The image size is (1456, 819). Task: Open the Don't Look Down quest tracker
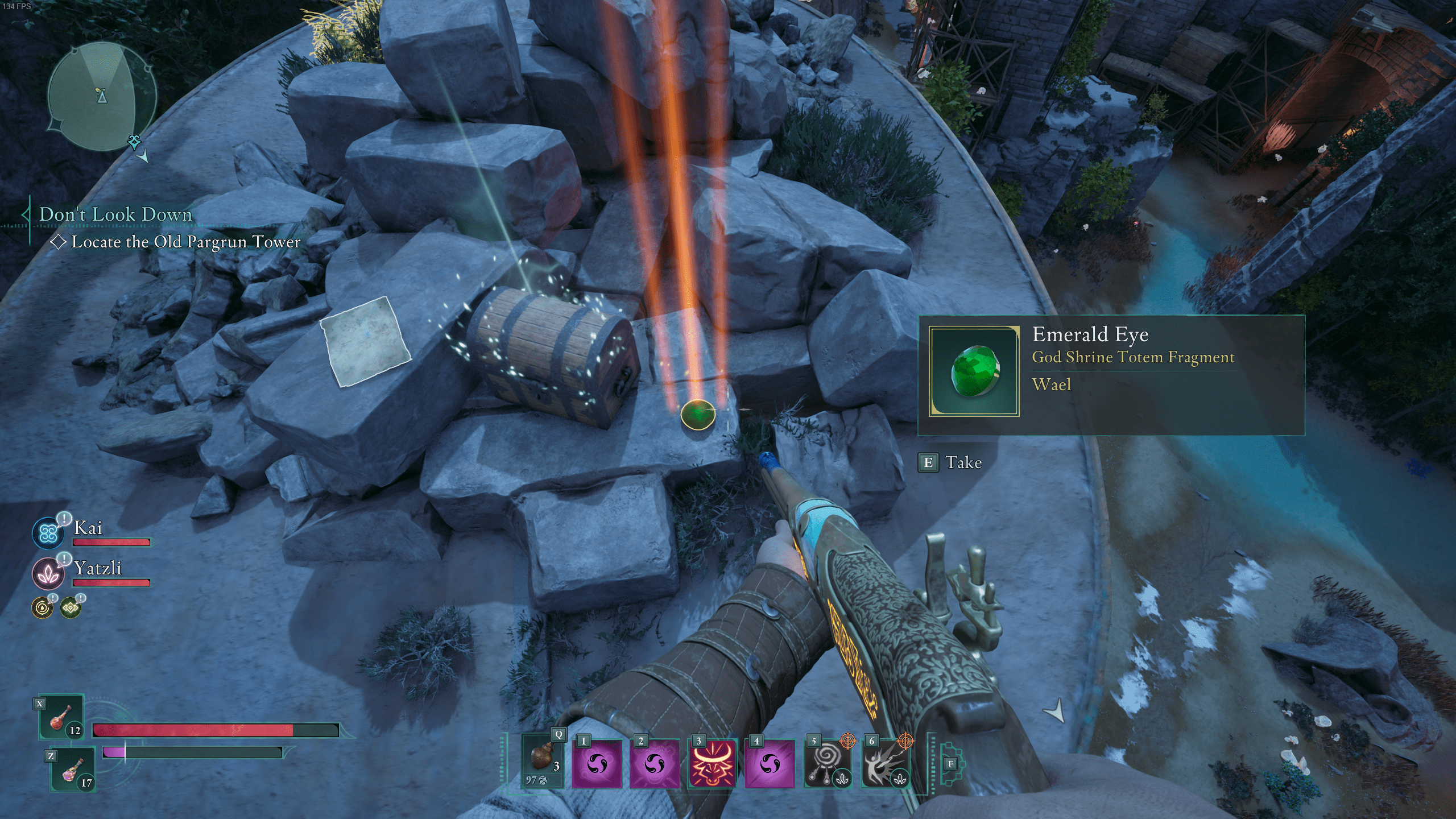115,214
